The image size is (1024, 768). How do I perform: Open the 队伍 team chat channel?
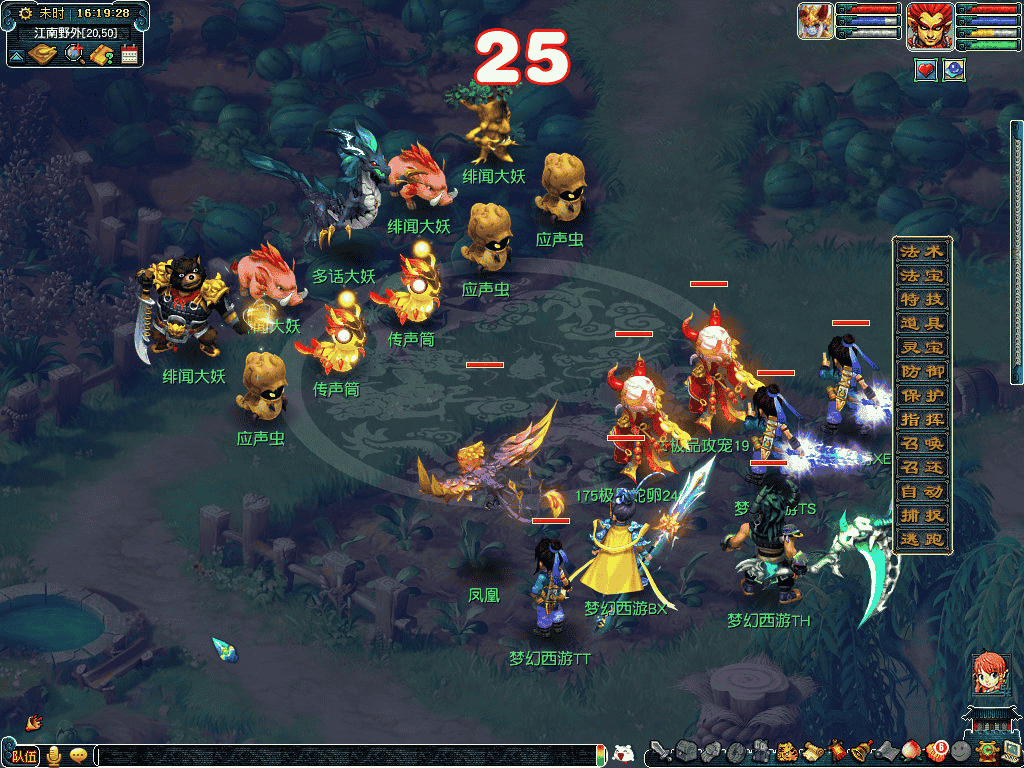(24, 755)
